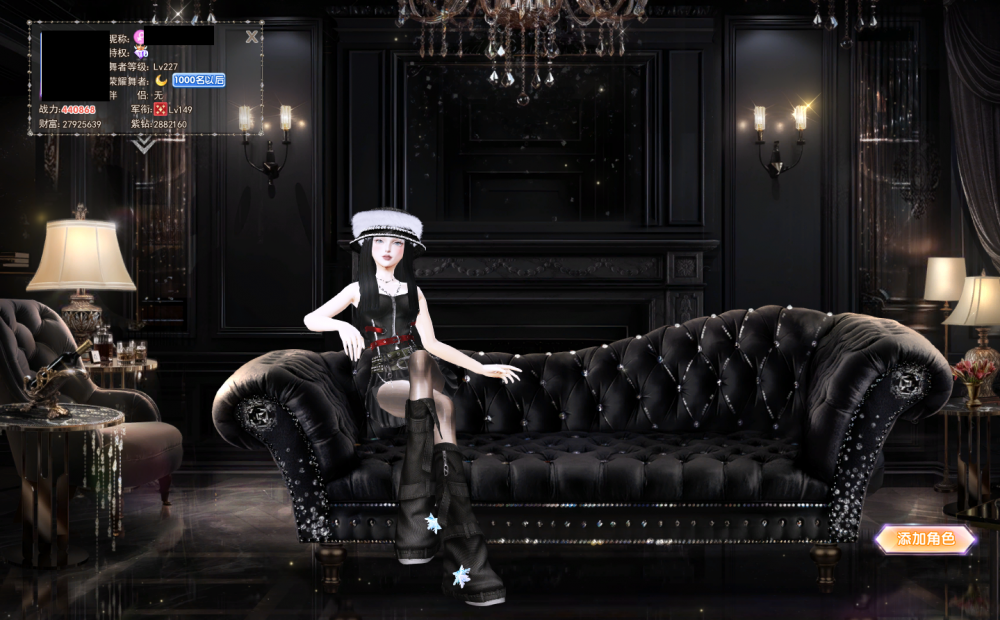The height and width of the screenshot is (620, 1000).
Task: Click the red military rank icon
Action: [x=160, y=109]
